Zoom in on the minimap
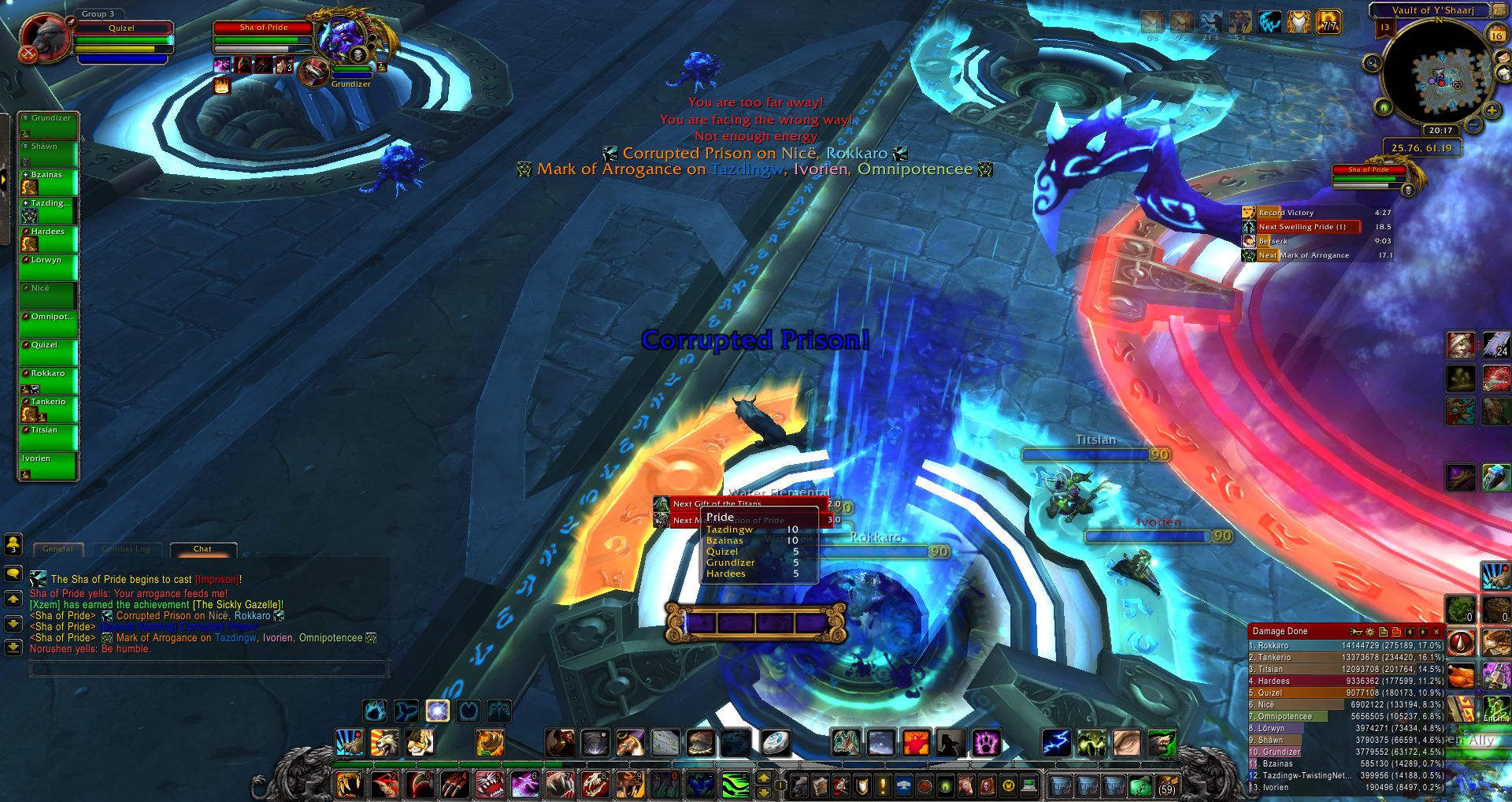 (x=1492, y=111)
